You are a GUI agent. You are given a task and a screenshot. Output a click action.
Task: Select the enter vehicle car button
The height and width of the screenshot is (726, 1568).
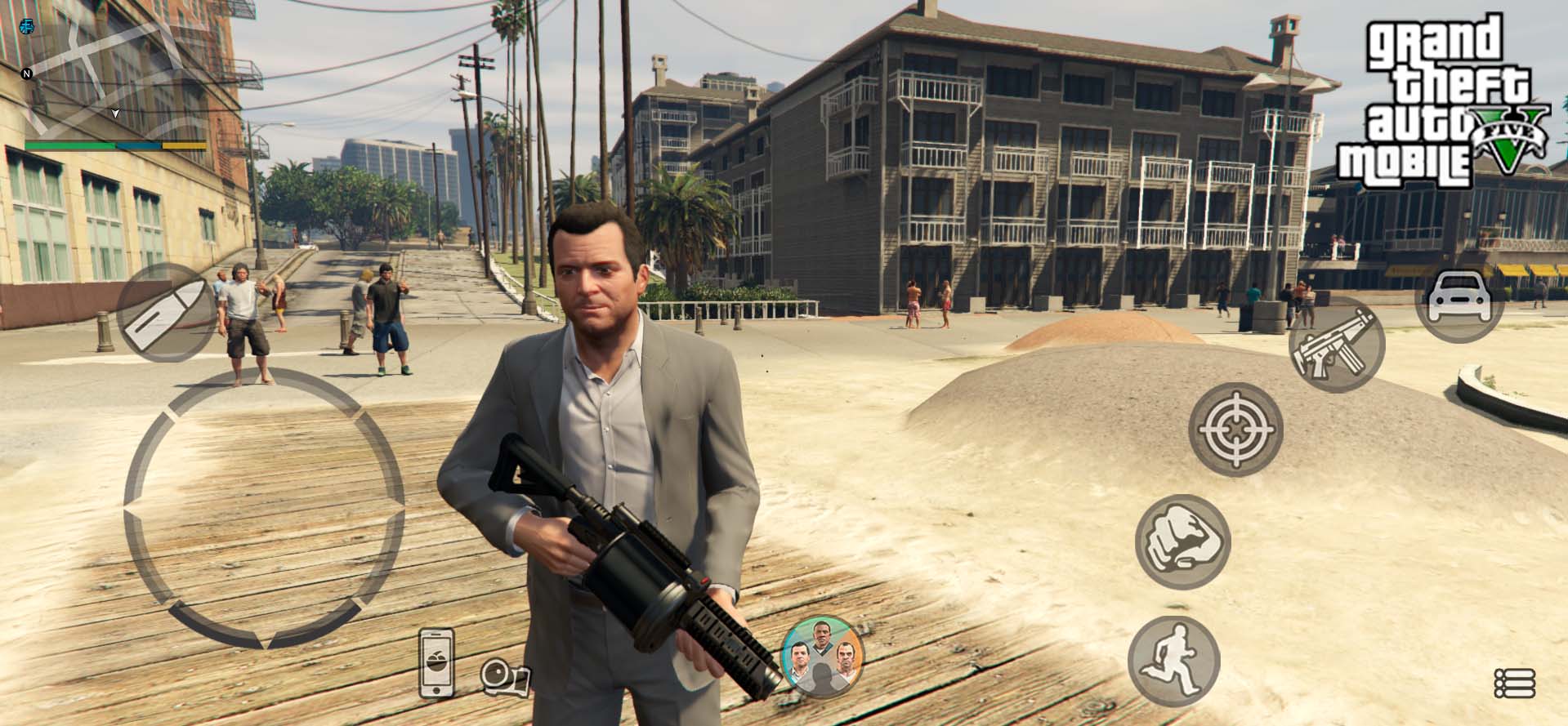pyautogui.click(x=1459, y=301)
